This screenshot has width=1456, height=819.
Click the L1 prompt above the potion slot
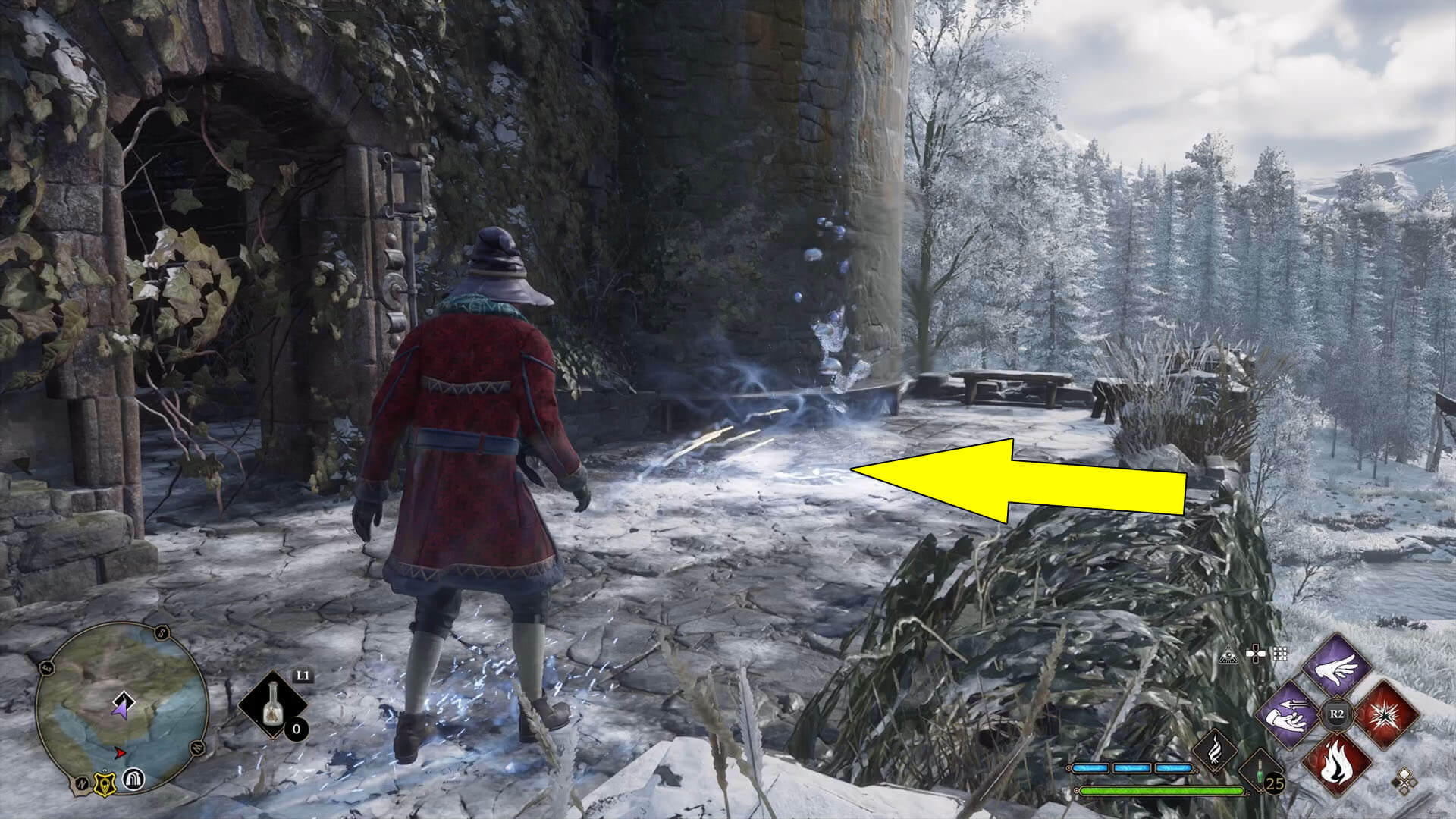coord(303,675)
